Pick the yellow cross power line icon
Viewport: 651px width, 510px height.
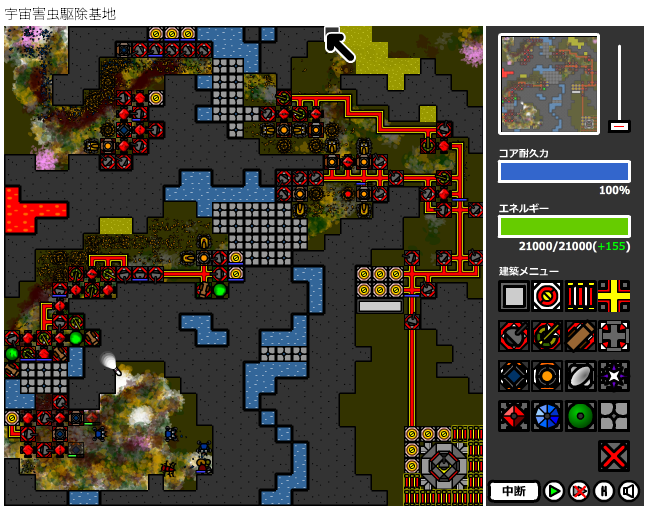point(613,296)
